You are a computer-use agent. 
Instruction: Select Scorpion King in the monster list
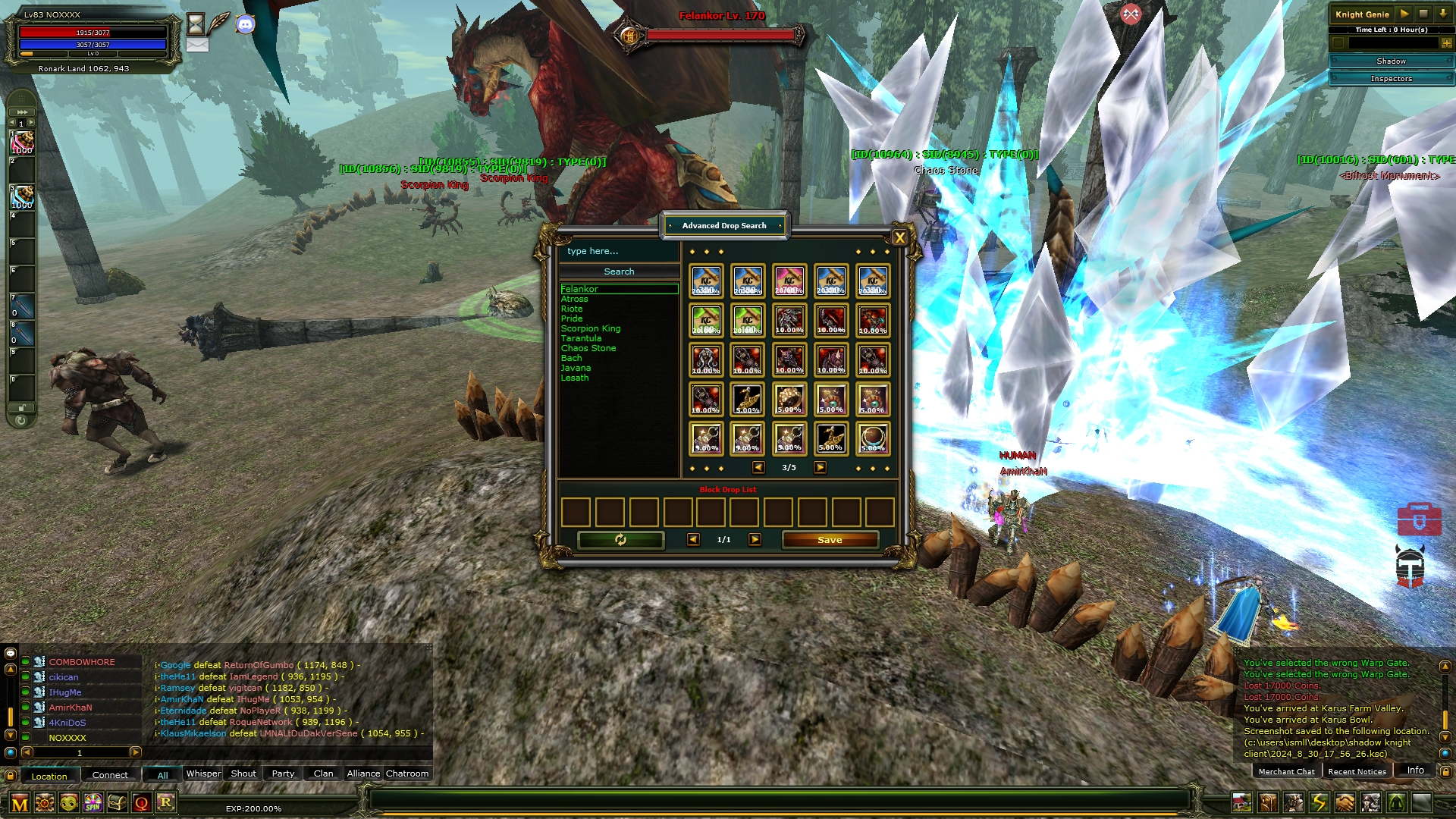coord(591,328)
